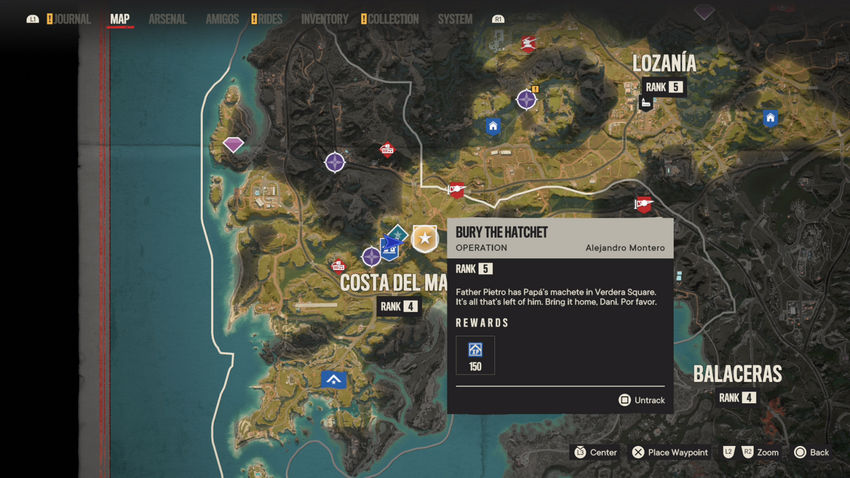The image size is (850, 478).
Task: Choose the System tab
Action: coord(455,19)
